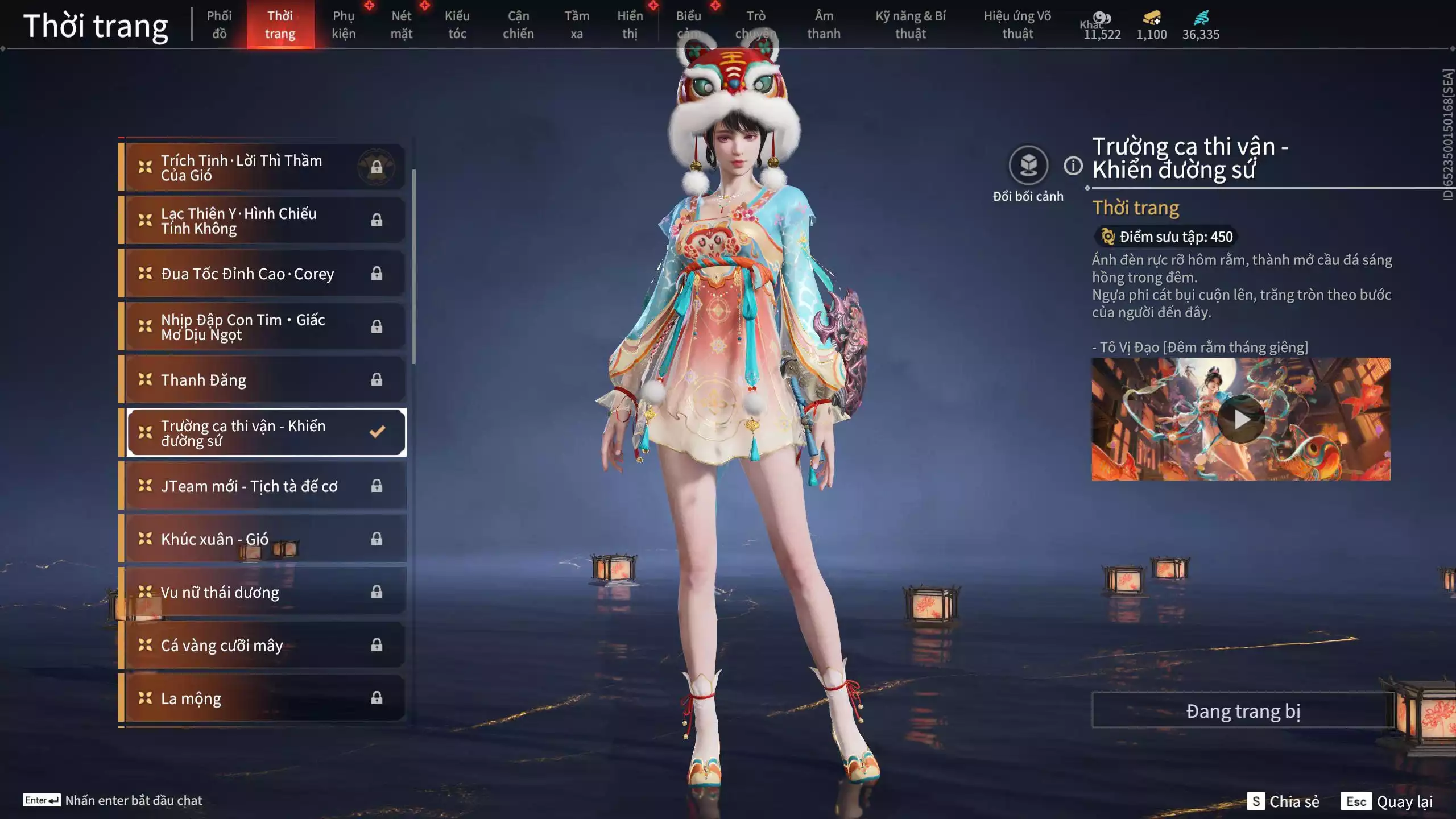Click the lock icon on Thanh Đăng outfit
Screen dimensions: 1456x819
pyautogui.click(x=377, y=379)
